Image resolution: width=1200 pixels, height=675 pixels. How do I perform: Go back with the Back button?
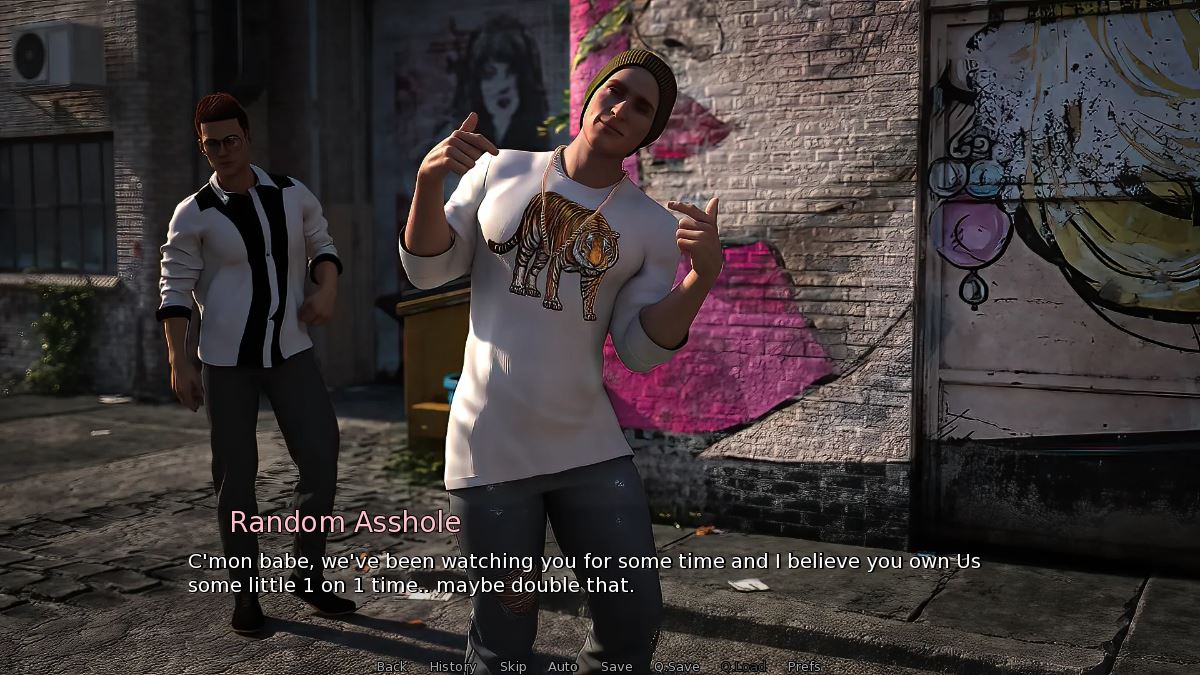pos(391,666)
